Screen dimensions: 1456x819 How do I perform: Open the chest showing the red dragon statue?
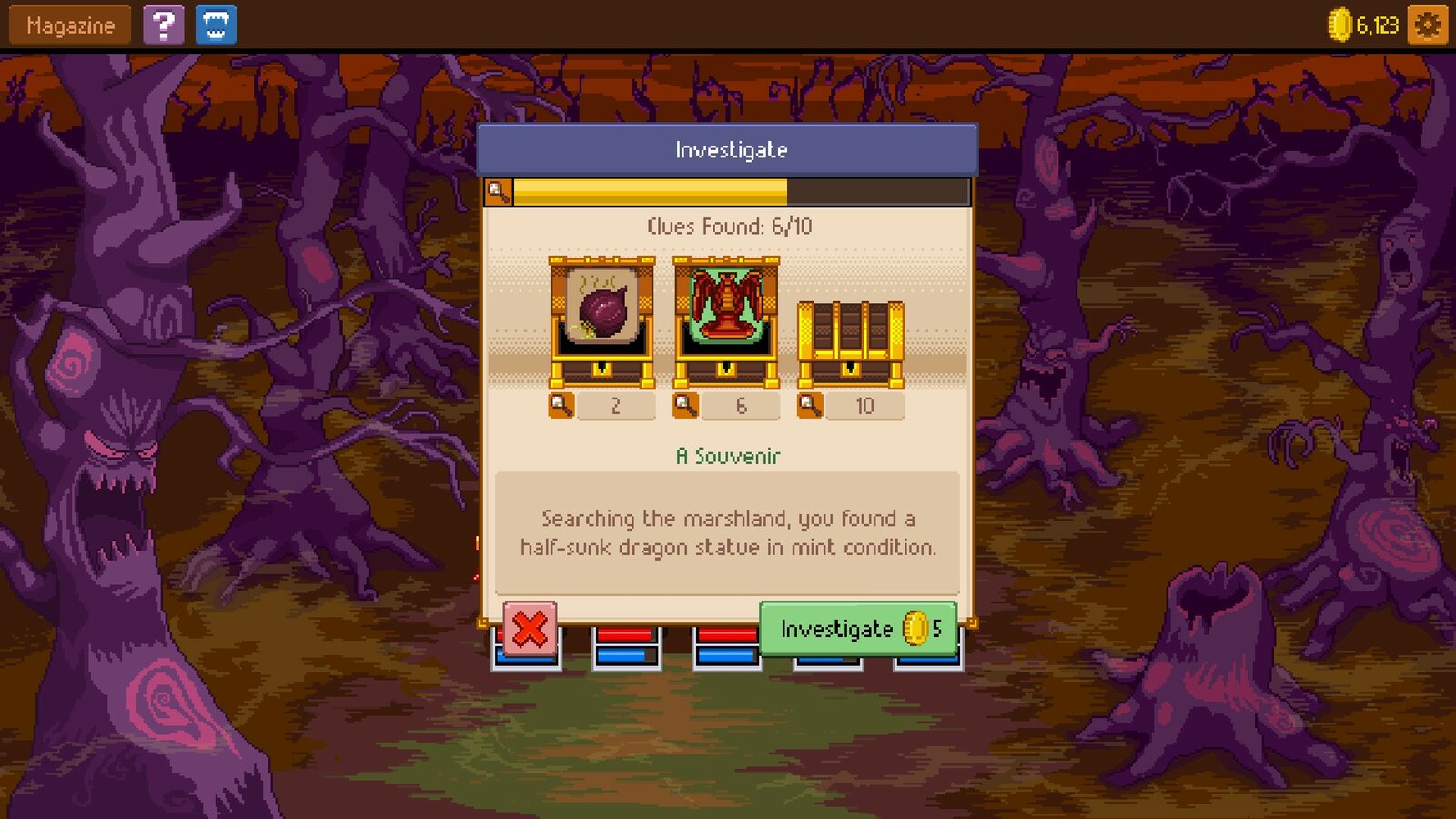click(725, 314)
